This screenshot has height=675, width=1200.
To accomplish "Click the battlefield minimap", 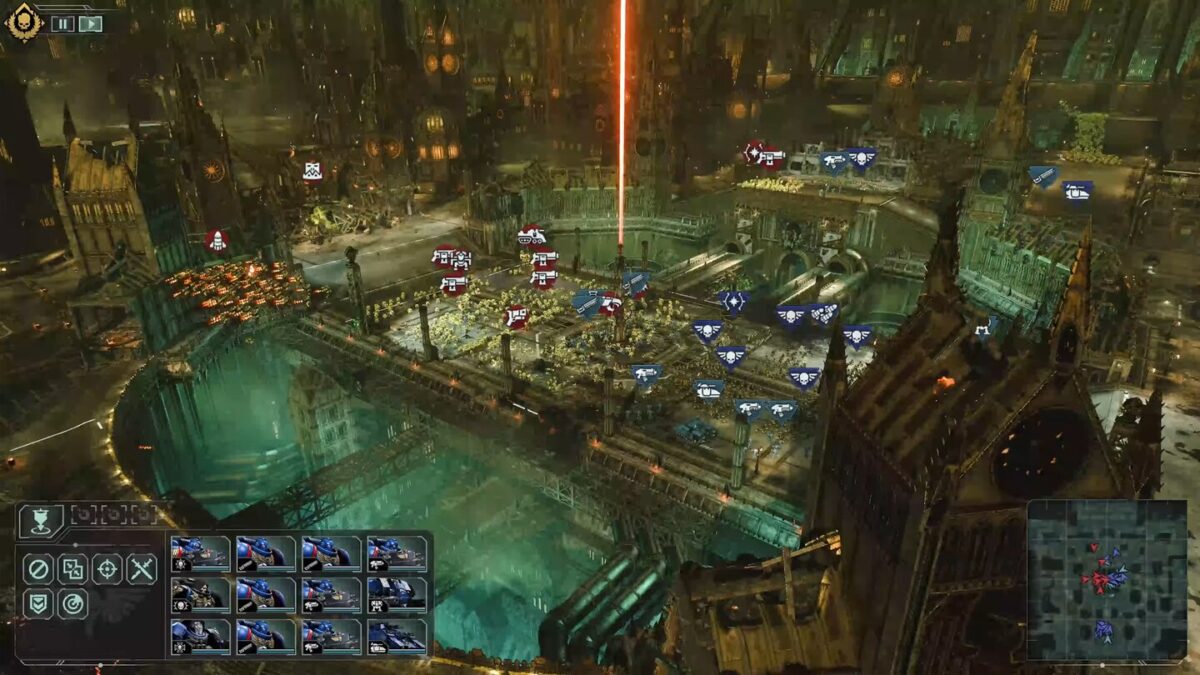I will (1105, 579).
